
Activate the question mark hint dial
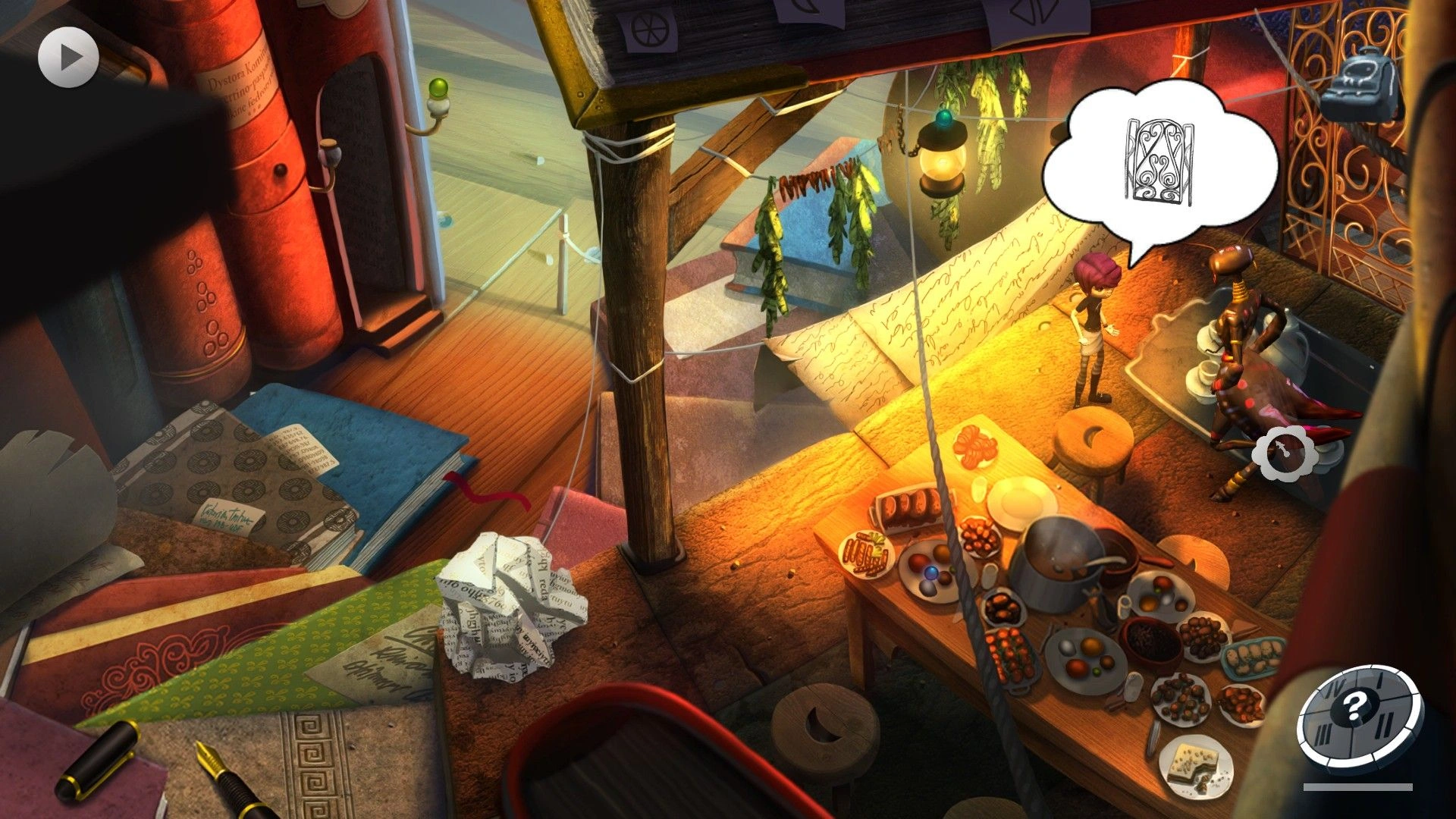(x=1354, y=711)
